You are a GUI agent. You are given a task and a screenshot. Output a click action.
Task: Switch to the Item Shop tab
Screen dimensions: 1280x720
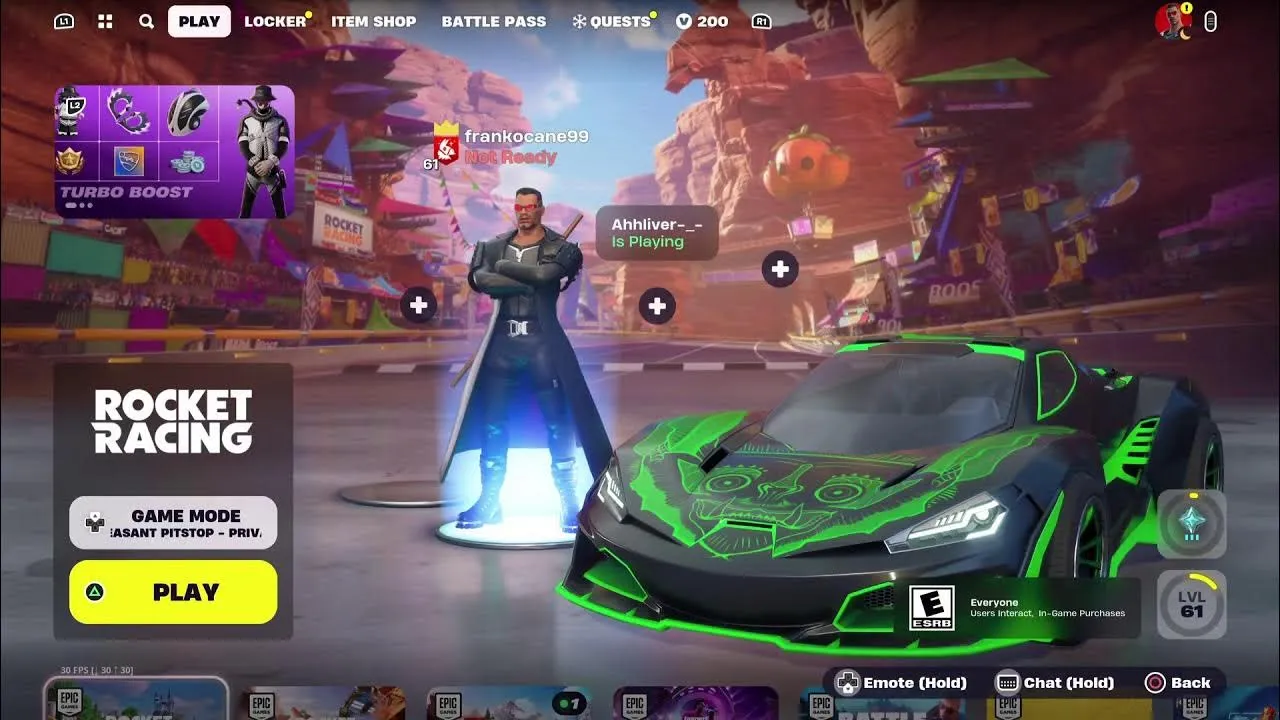point(373,21)
